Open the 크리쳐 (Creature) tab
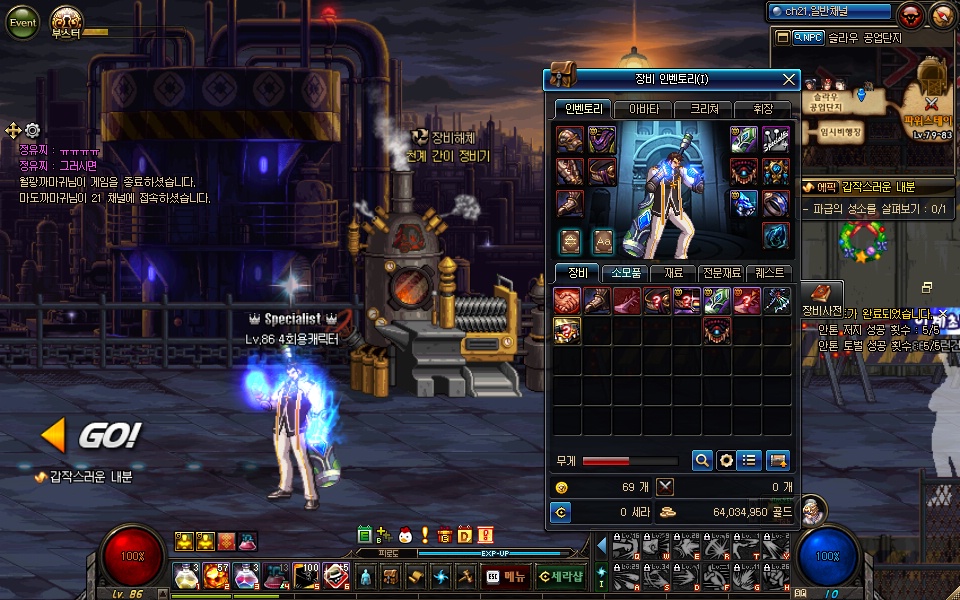Viewport: 960px width, 600px height. 703,109
